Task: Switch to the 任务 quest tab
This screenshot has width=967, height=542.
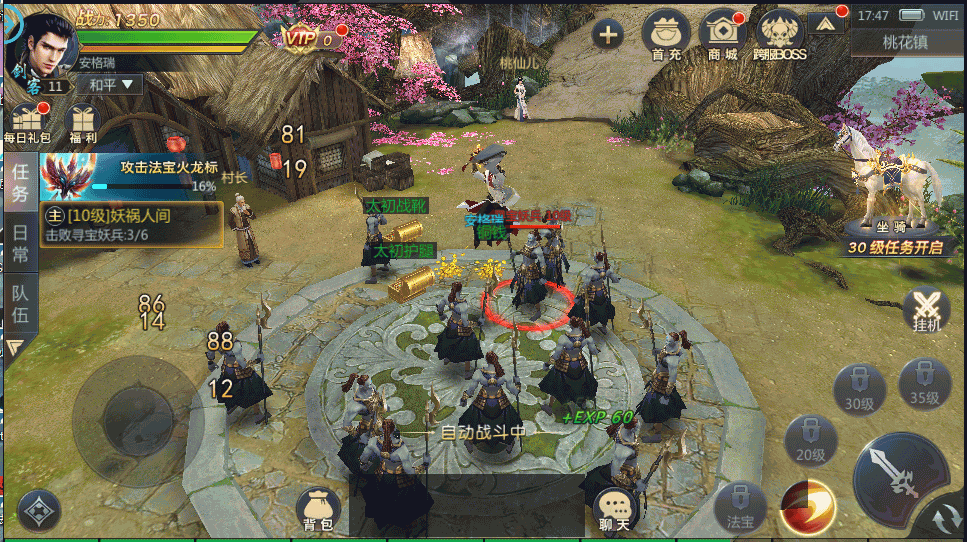Action: coord(19,182)
